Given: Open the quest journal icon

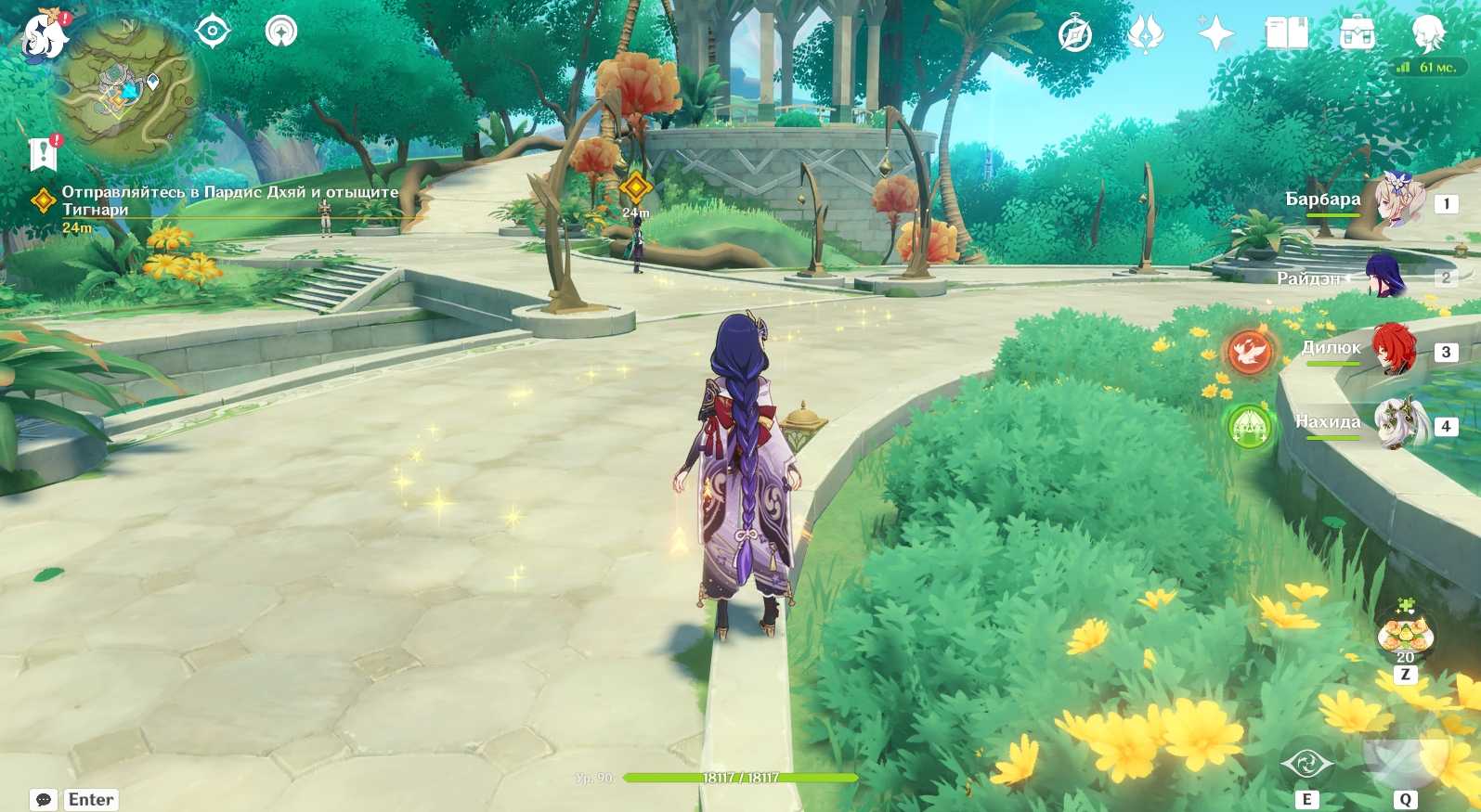Looking at the screenshot, I should [x=43, y=154].
